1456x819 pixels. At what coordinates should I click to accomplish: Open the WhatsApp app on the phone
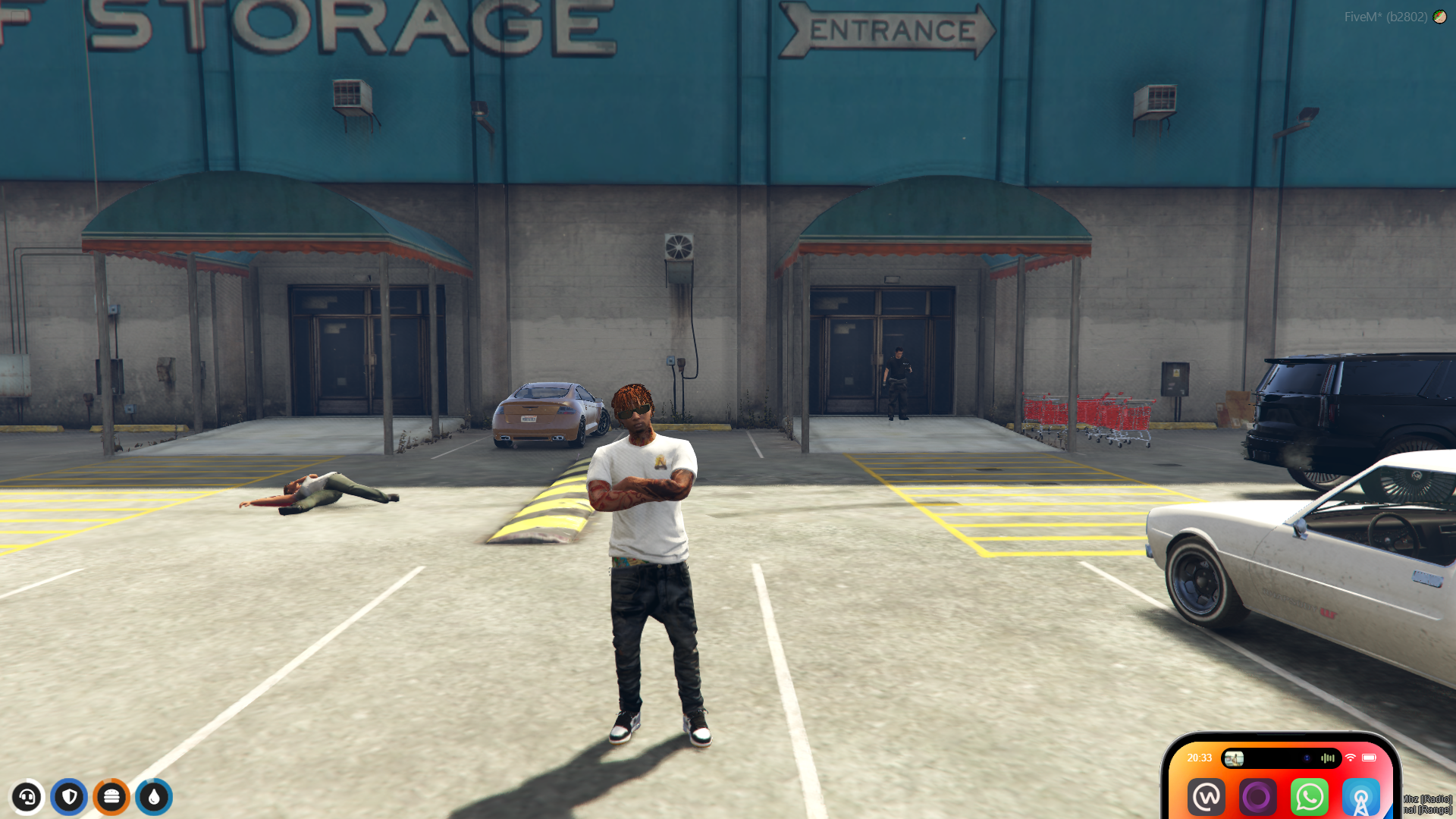(x=1309, y=797)
